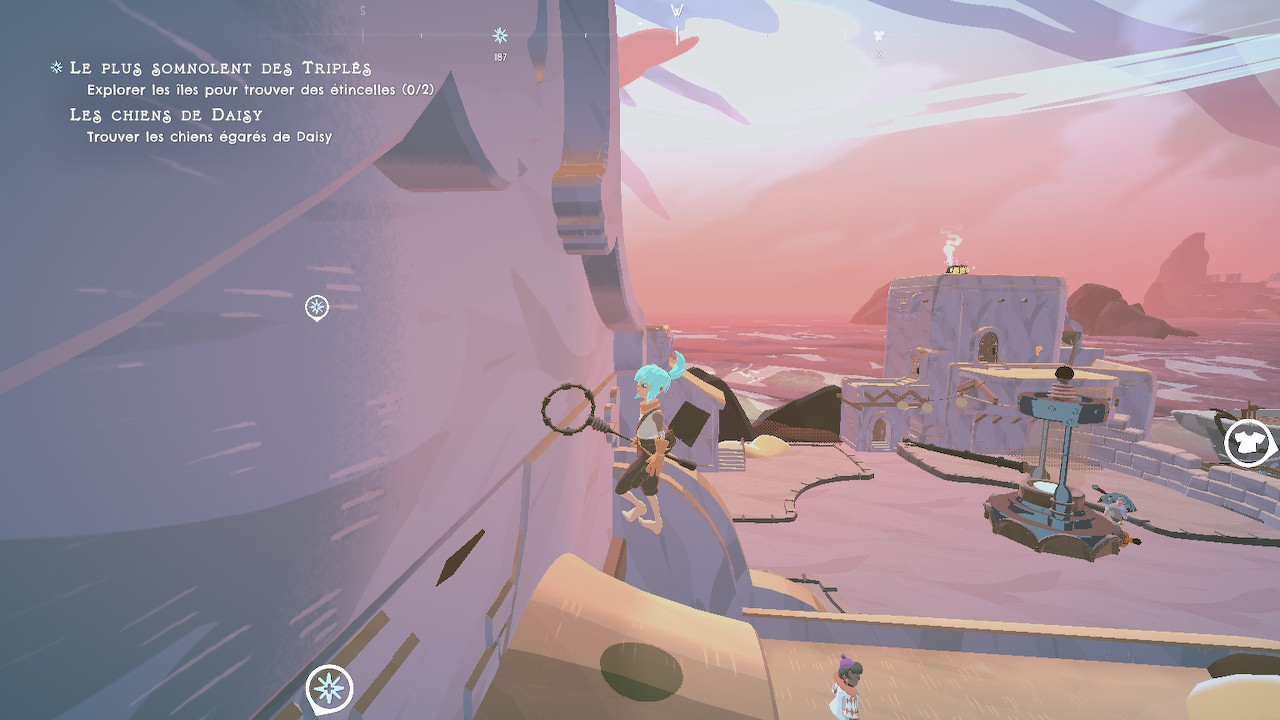Select the large spark waypoint pin at the bottom
The width and height of the screenshot is (1280, 720).
(x=329, y=688)
